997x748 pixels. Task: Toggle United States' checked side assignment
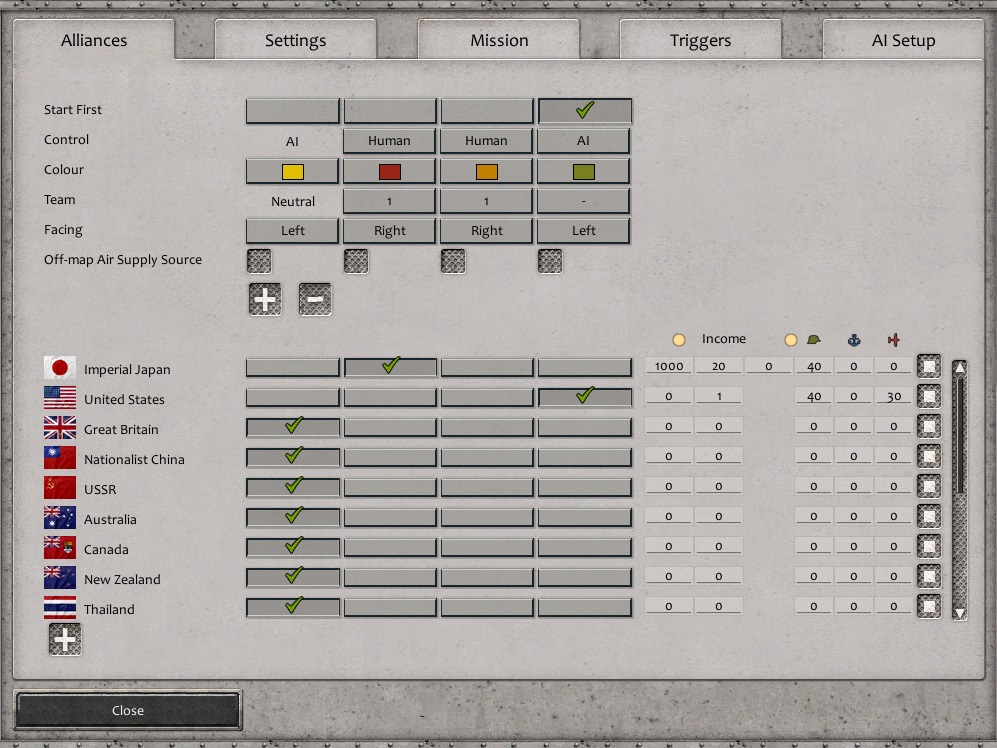click(x=584, y=397)
